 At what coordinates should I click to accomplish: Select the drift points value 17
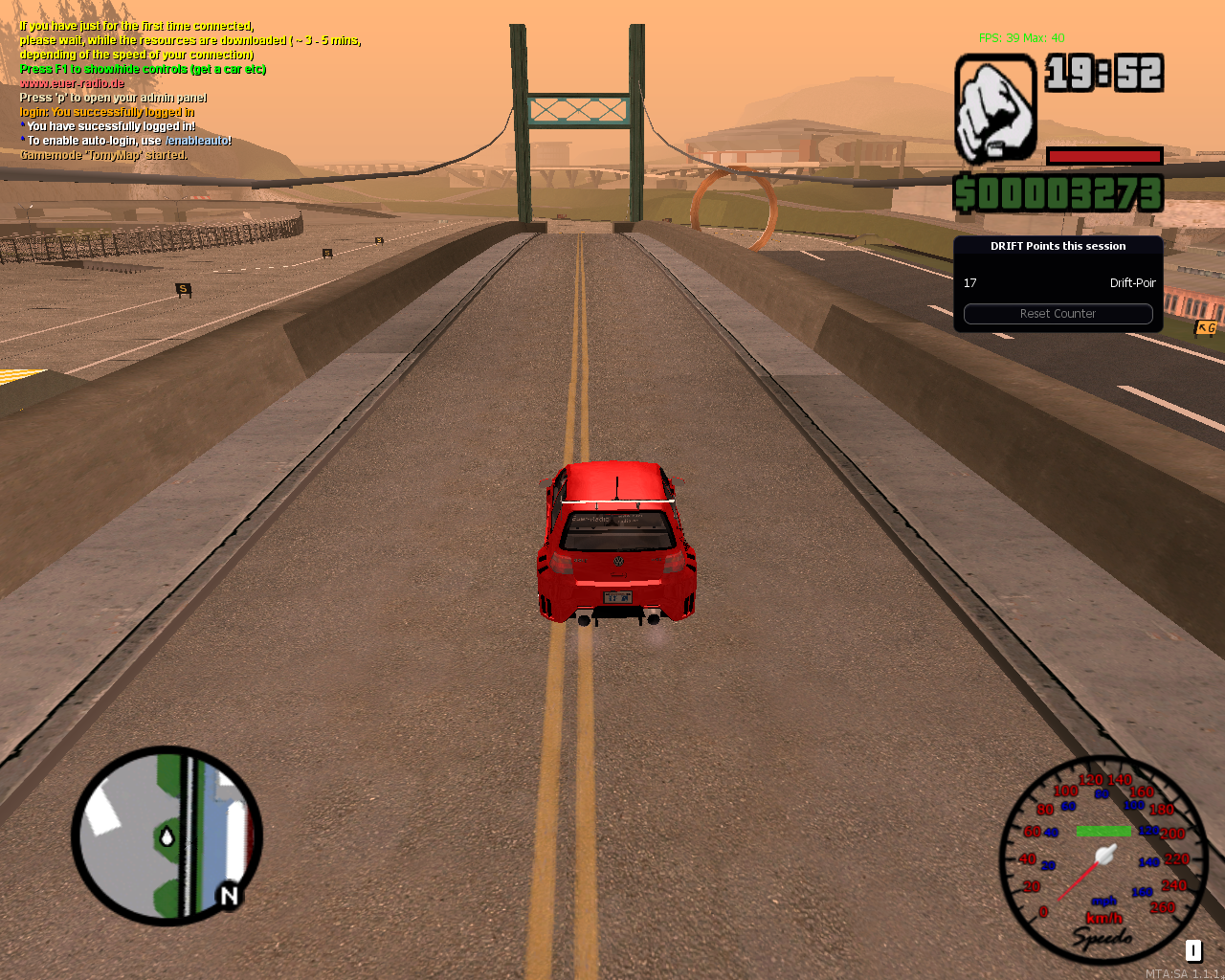point(969,282)
